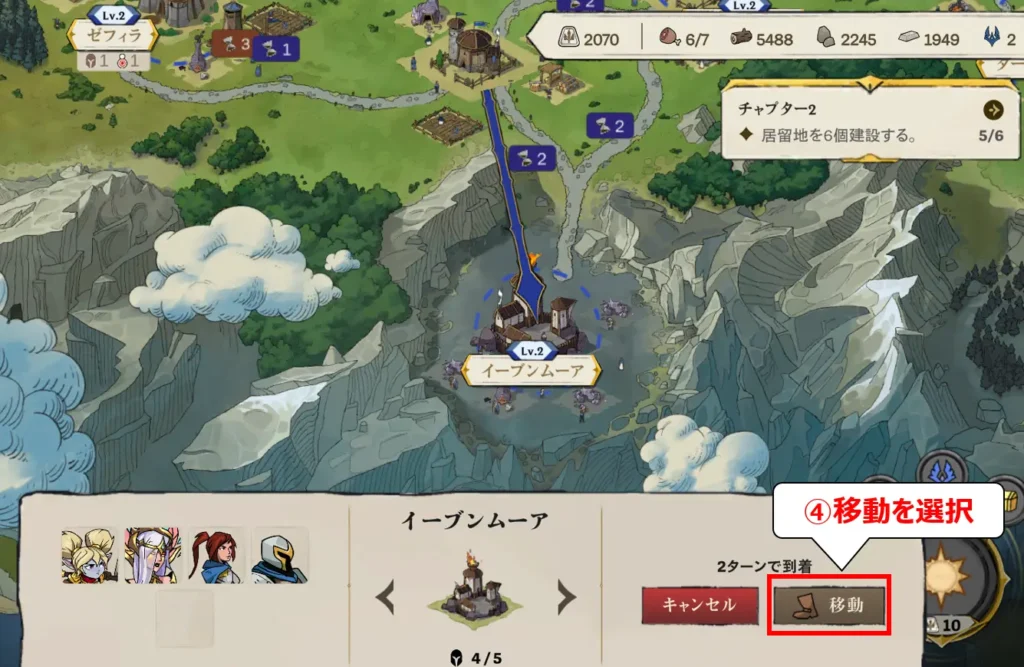Choose the white-haired elf hero portrait
Screen dimensions: 1024x667
[x=152, y=556]
